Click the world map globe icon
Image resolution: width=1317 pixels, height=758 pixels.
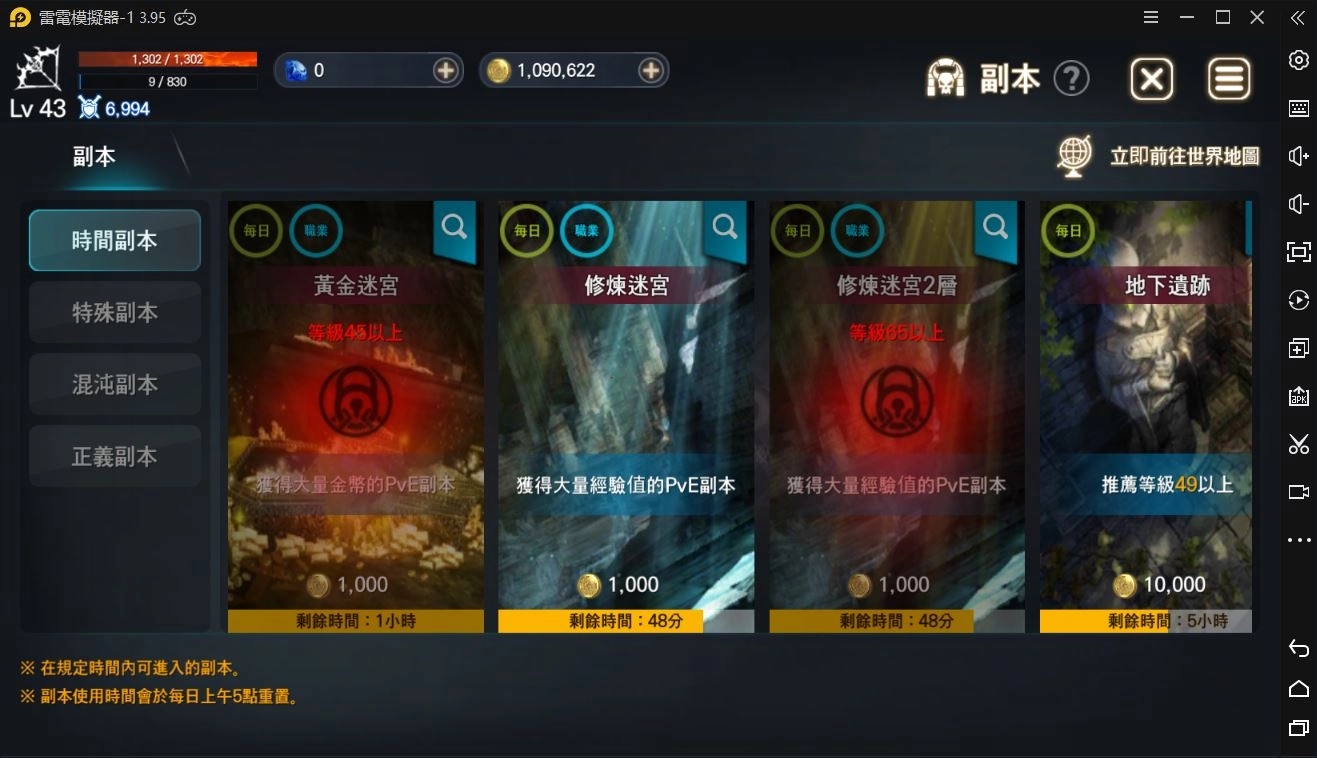coord(1073,155)
